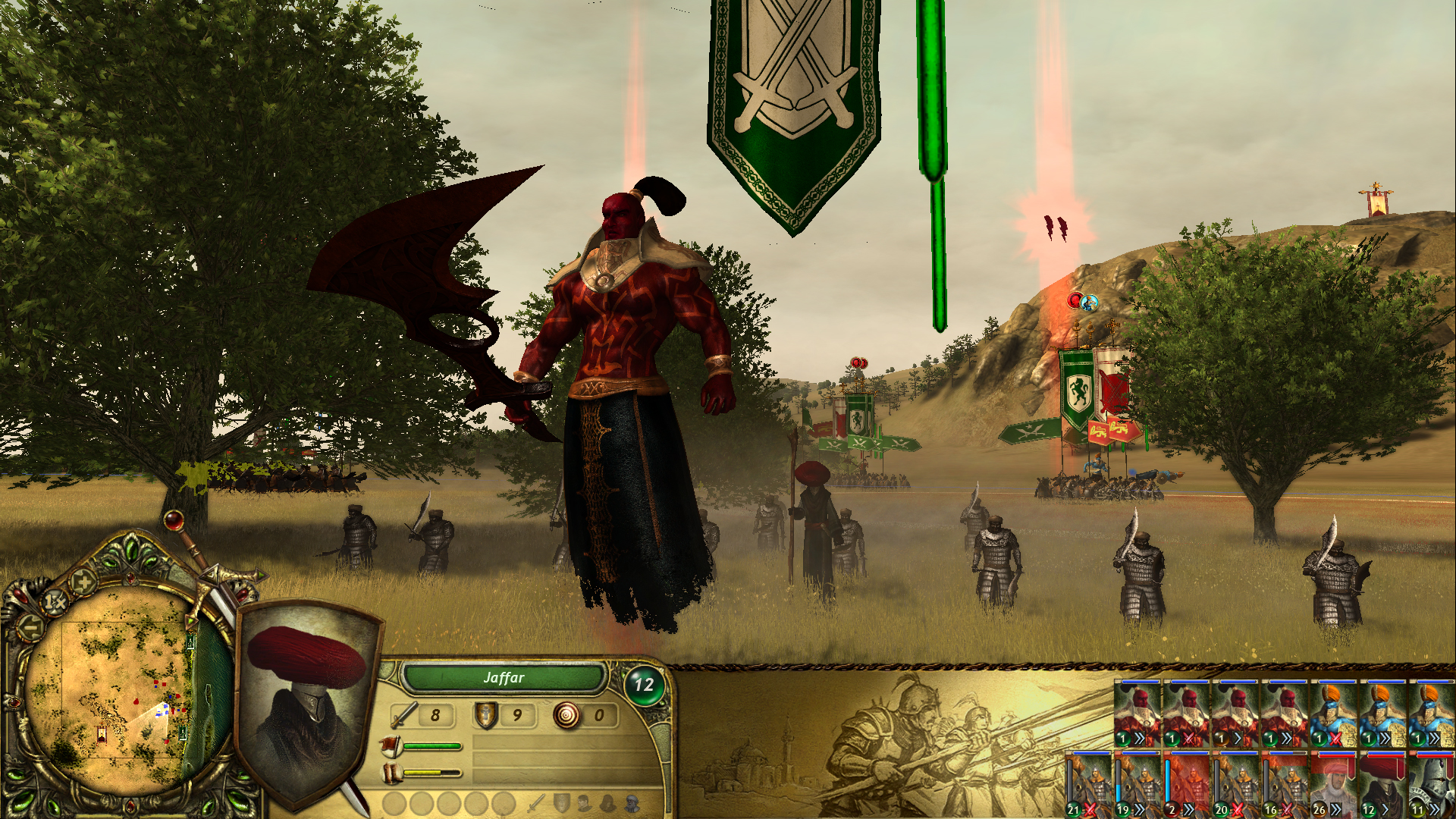The image size is (1456, 819).
Task: Click the red army banner on the minimap
Action: 101,736
